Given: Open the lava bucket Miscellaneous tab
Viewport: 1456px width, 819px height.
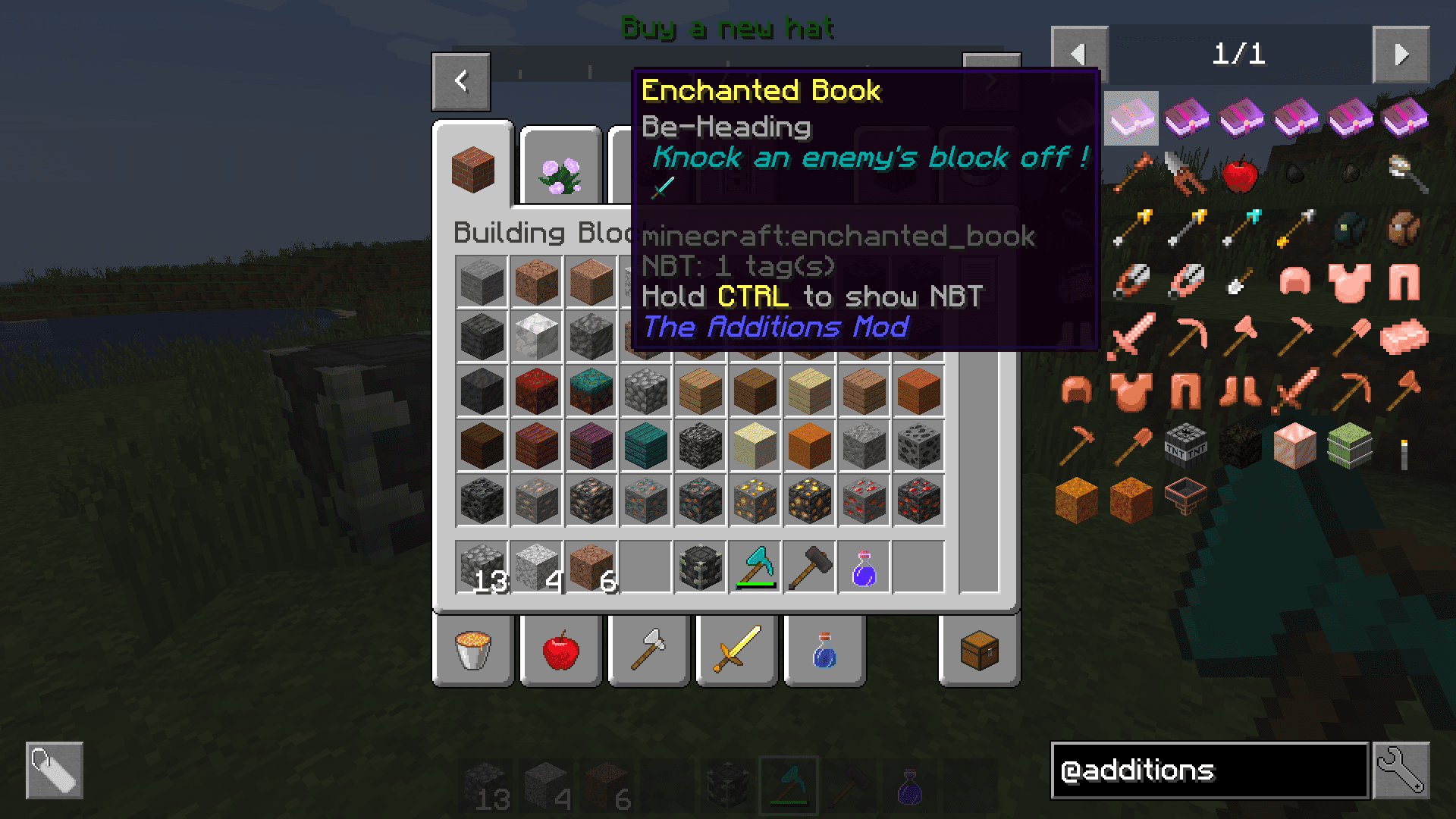Looking at the screenshot, I should [x=473, y=651].
